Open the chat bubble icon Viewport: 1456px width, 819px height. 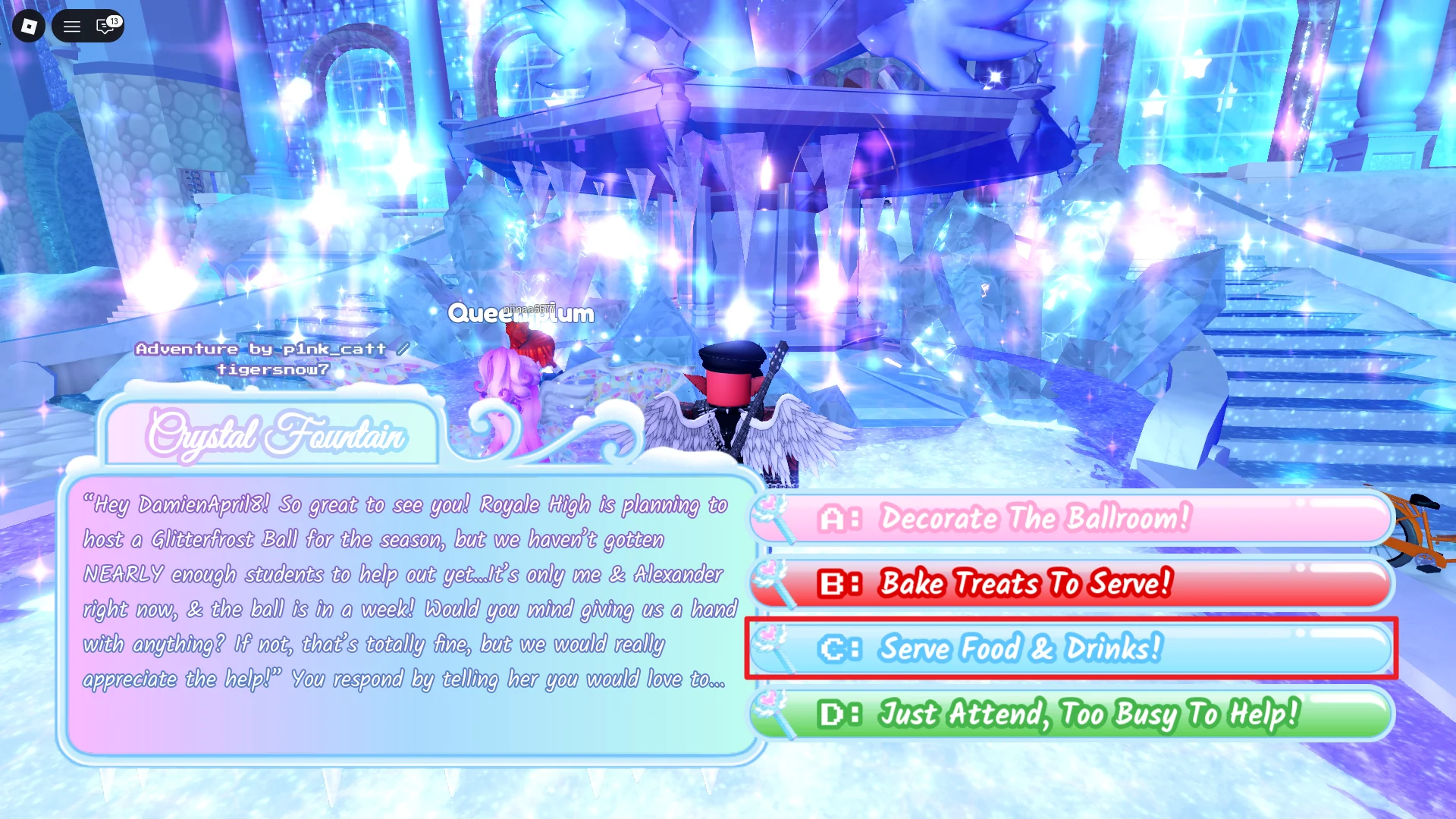tap(104, 27)
